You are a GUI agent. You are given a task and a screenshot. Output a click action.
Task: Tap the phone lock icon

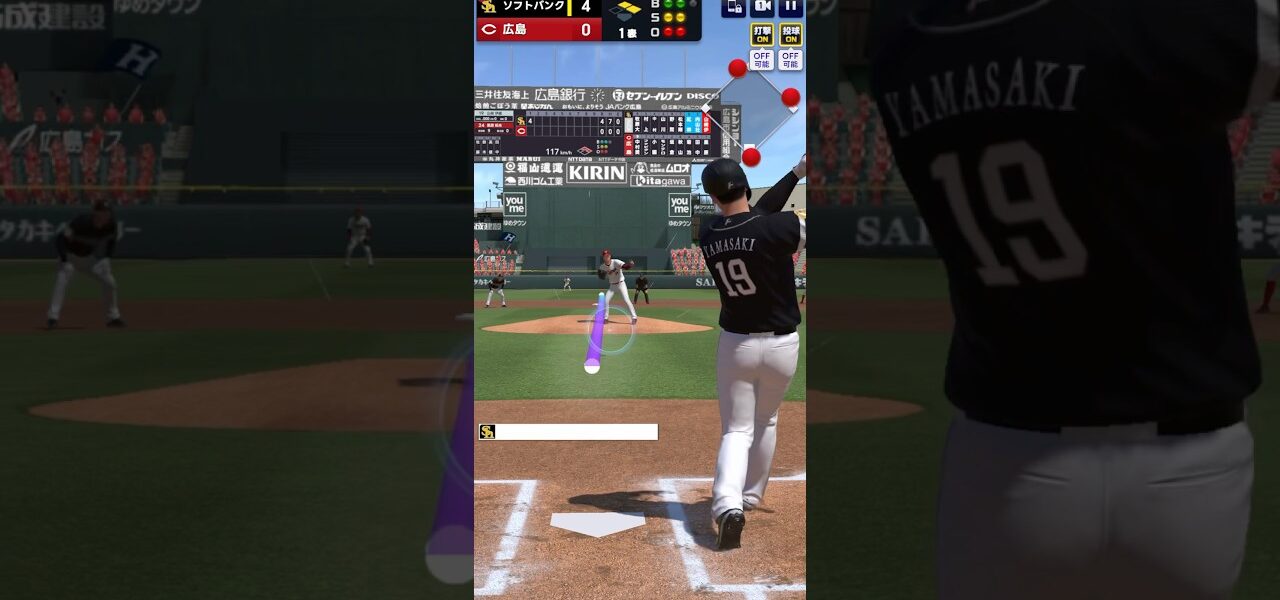pyautogui.click(x=733, y=7)
